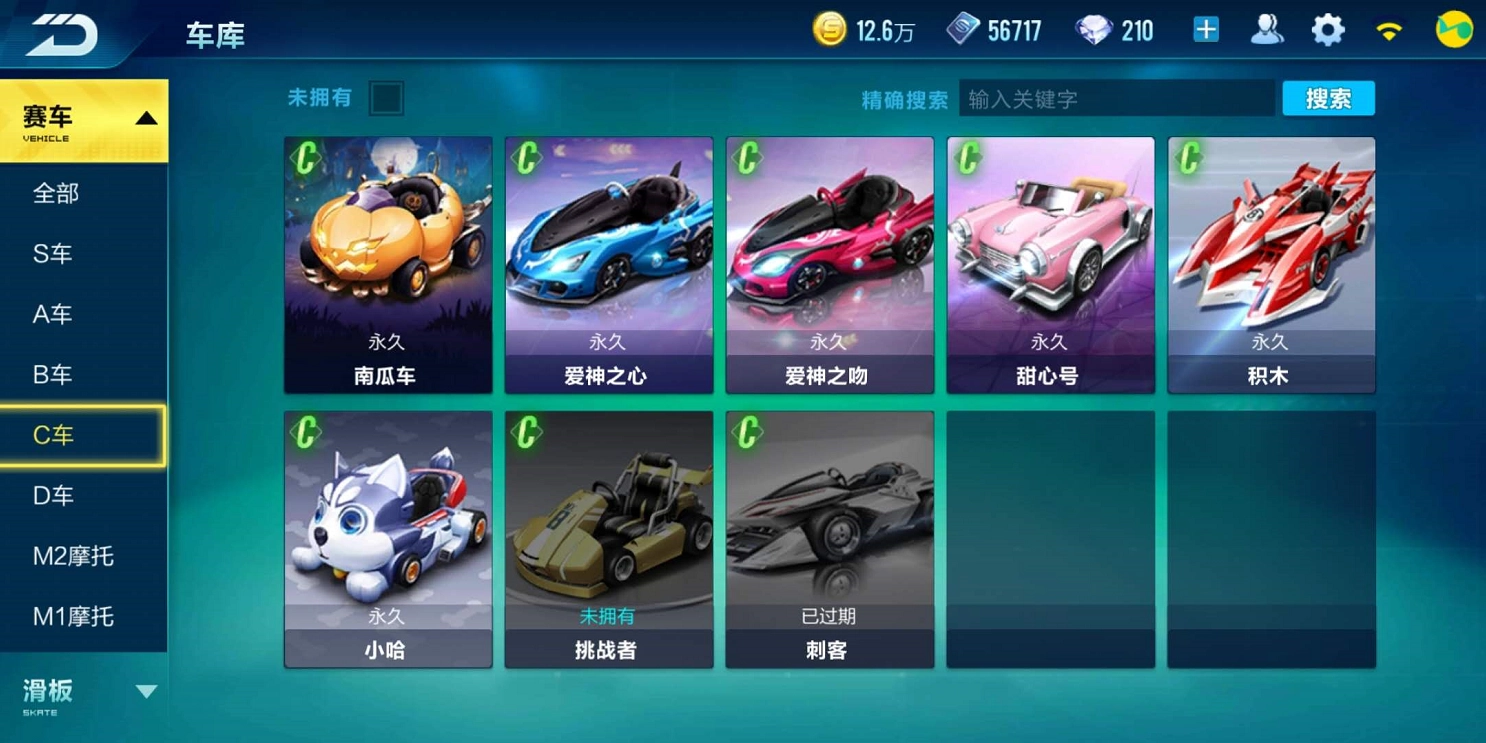Screen dimensions: 1486x743
Task: Click the keyword search input field
Action: pos(1116,99)
